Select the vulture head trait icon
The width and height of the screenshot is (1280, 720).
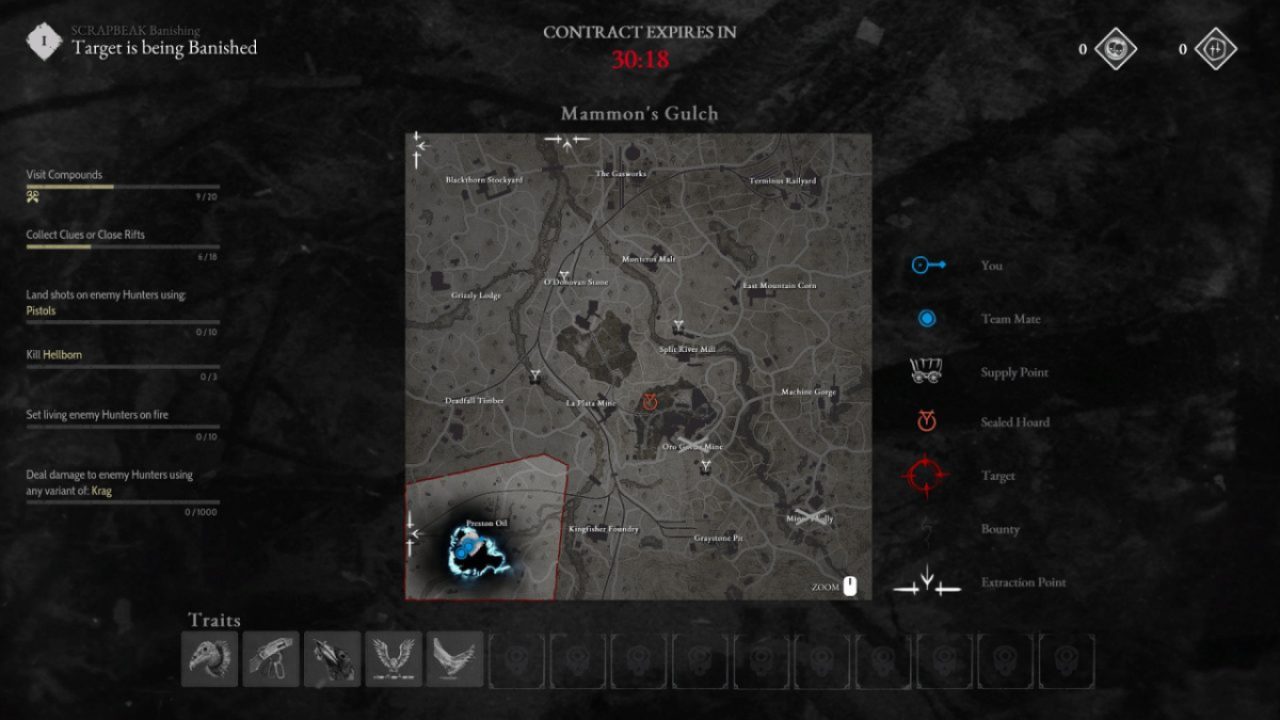coord(209,658)
